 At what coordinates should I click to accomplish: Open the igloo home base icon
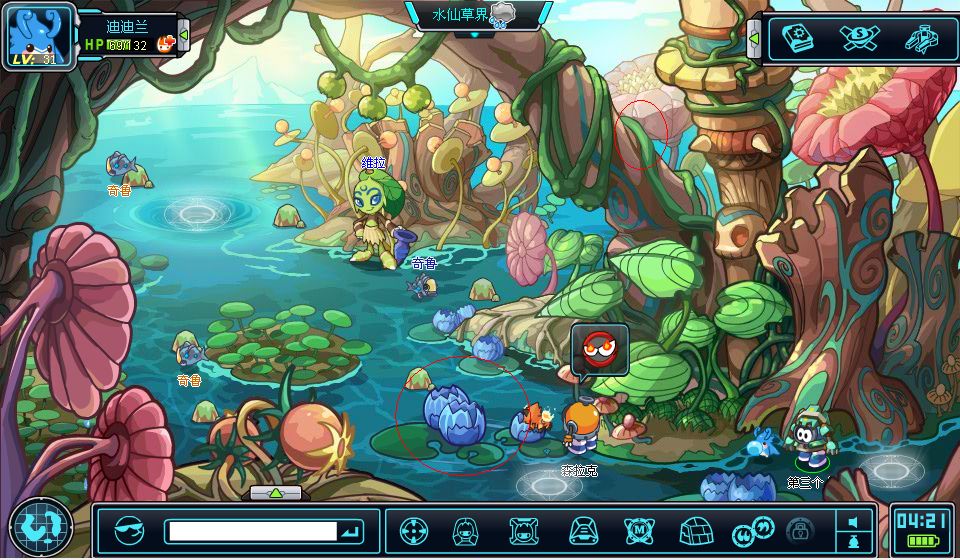(694, 530)
